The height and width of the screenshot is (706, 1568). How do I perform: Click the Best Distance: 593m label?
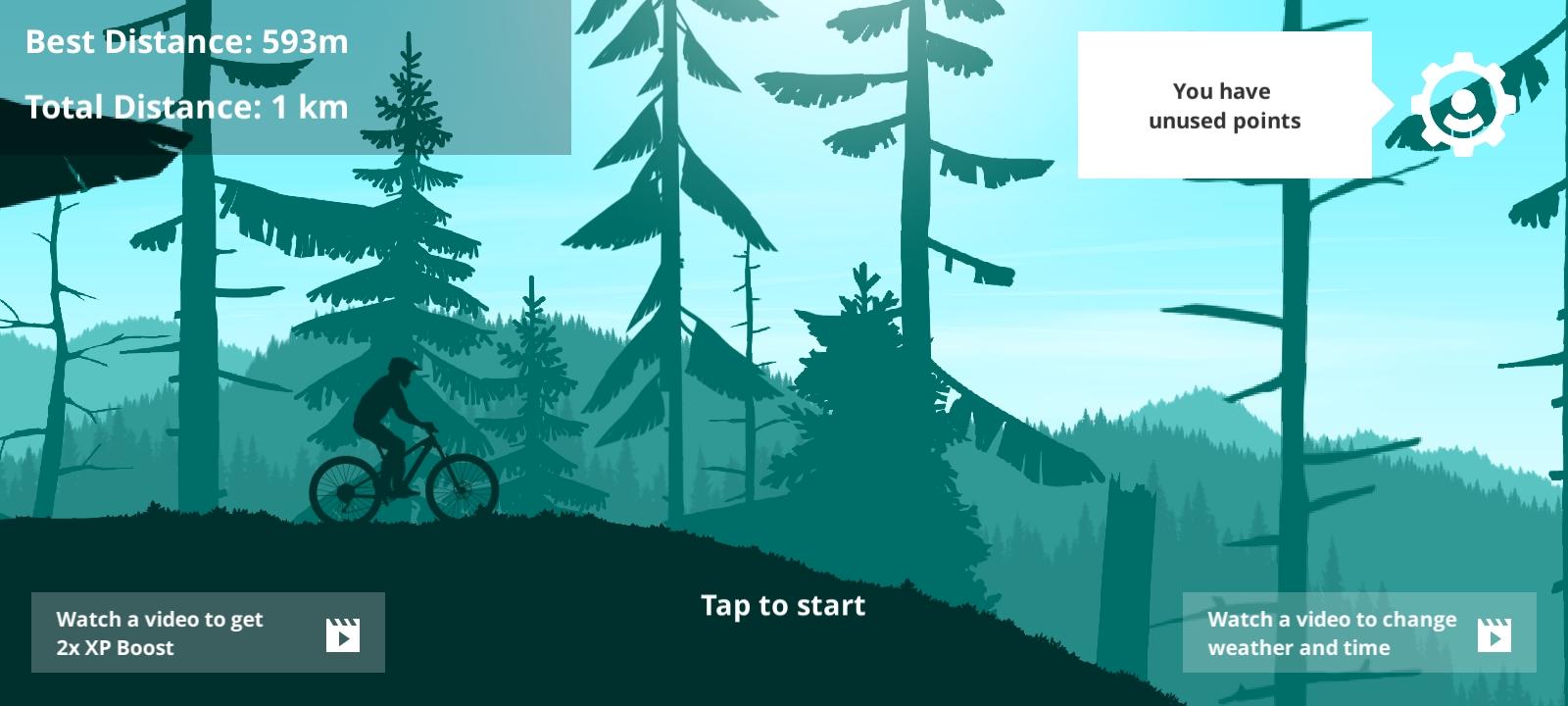pyautogui.click(x=186, y=41)
